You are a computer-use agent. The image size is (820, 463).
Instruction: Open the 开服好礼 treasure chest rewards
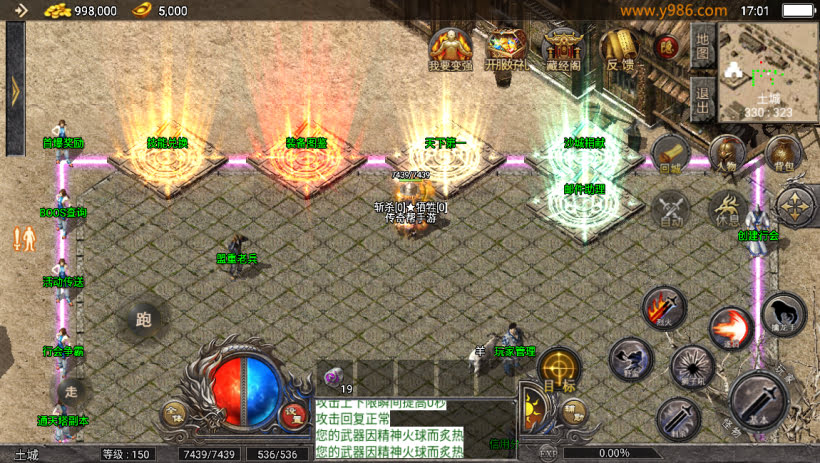pos(506,48)
